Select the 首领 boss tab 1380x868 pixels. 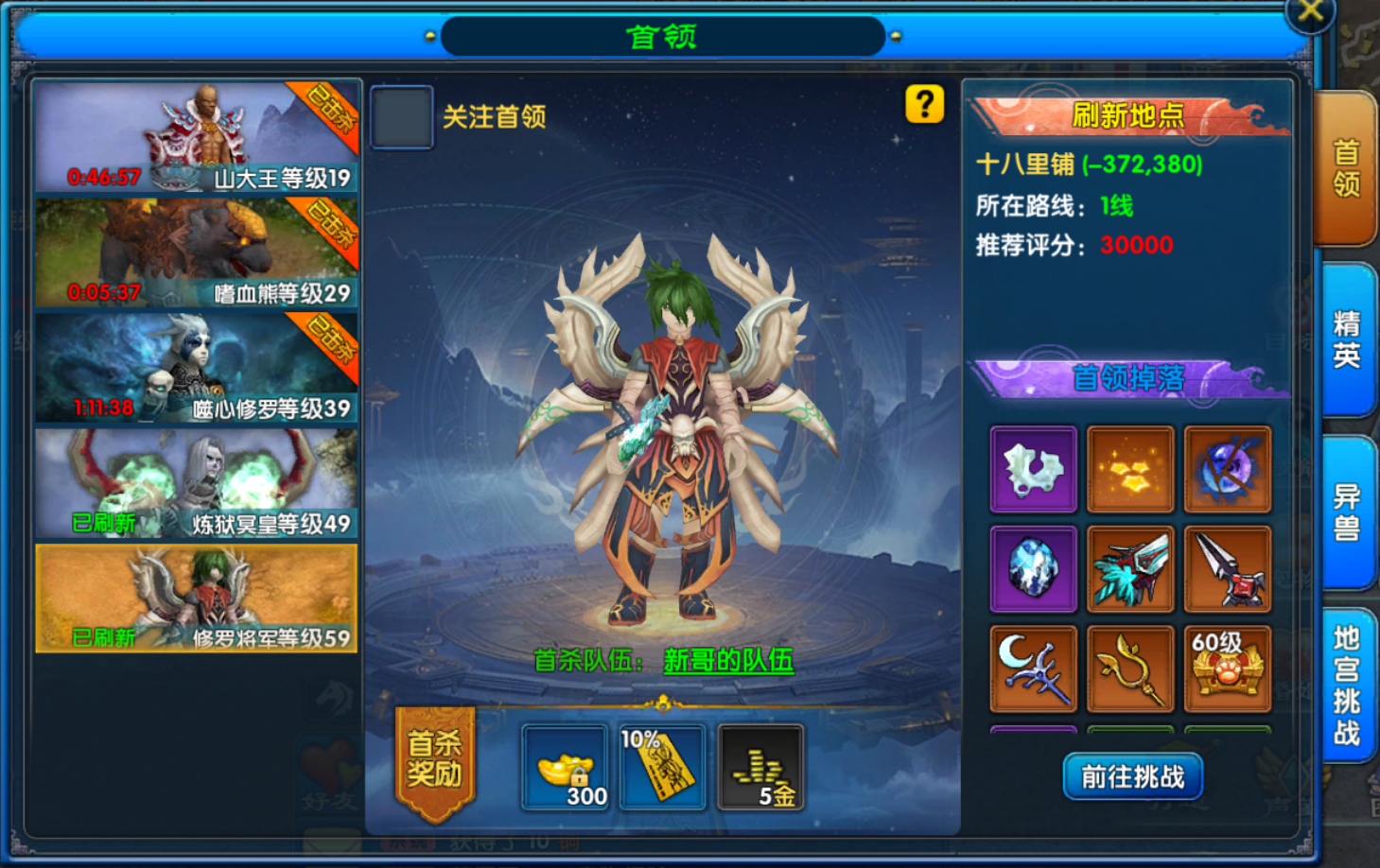coord(1346,167)
